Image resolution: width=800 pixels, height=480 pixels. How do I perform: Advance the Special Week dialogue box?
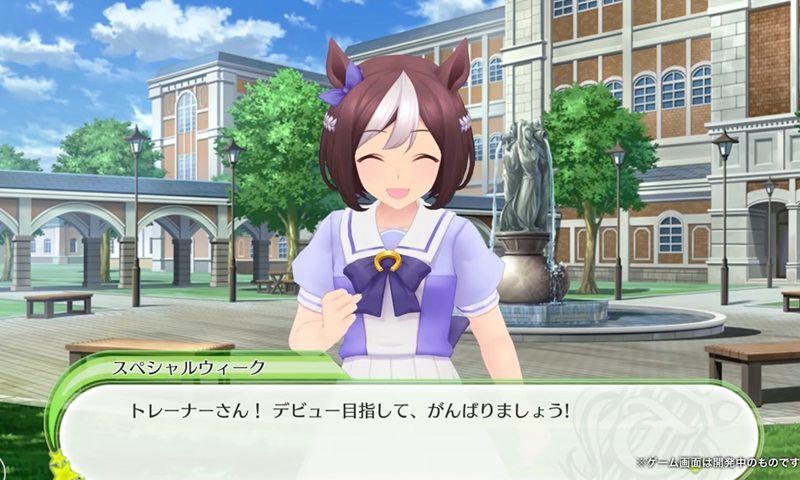(400, 420)
